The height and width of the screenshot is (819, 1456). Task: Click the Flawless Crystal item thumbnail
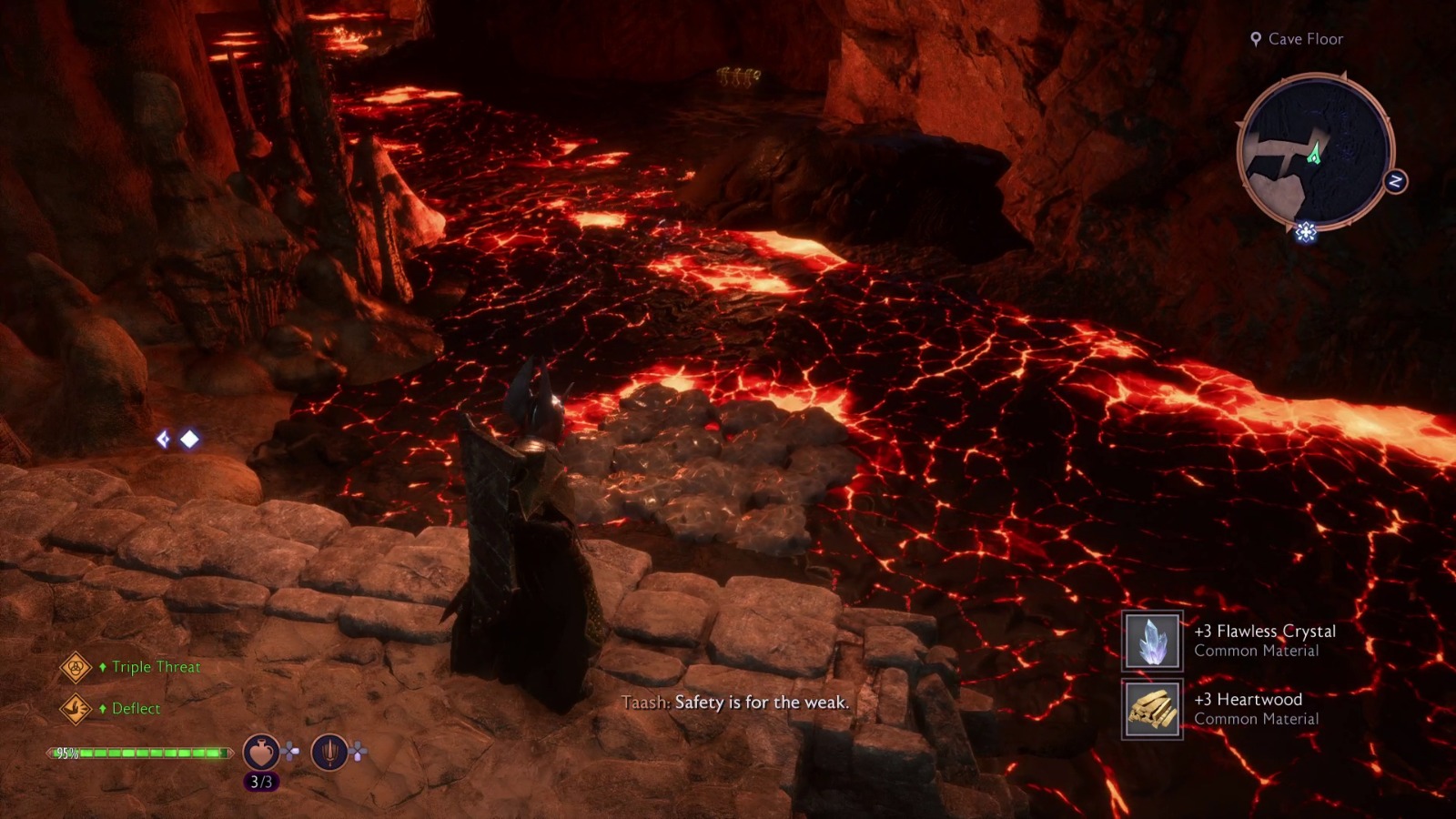(x=1151, y=640)
